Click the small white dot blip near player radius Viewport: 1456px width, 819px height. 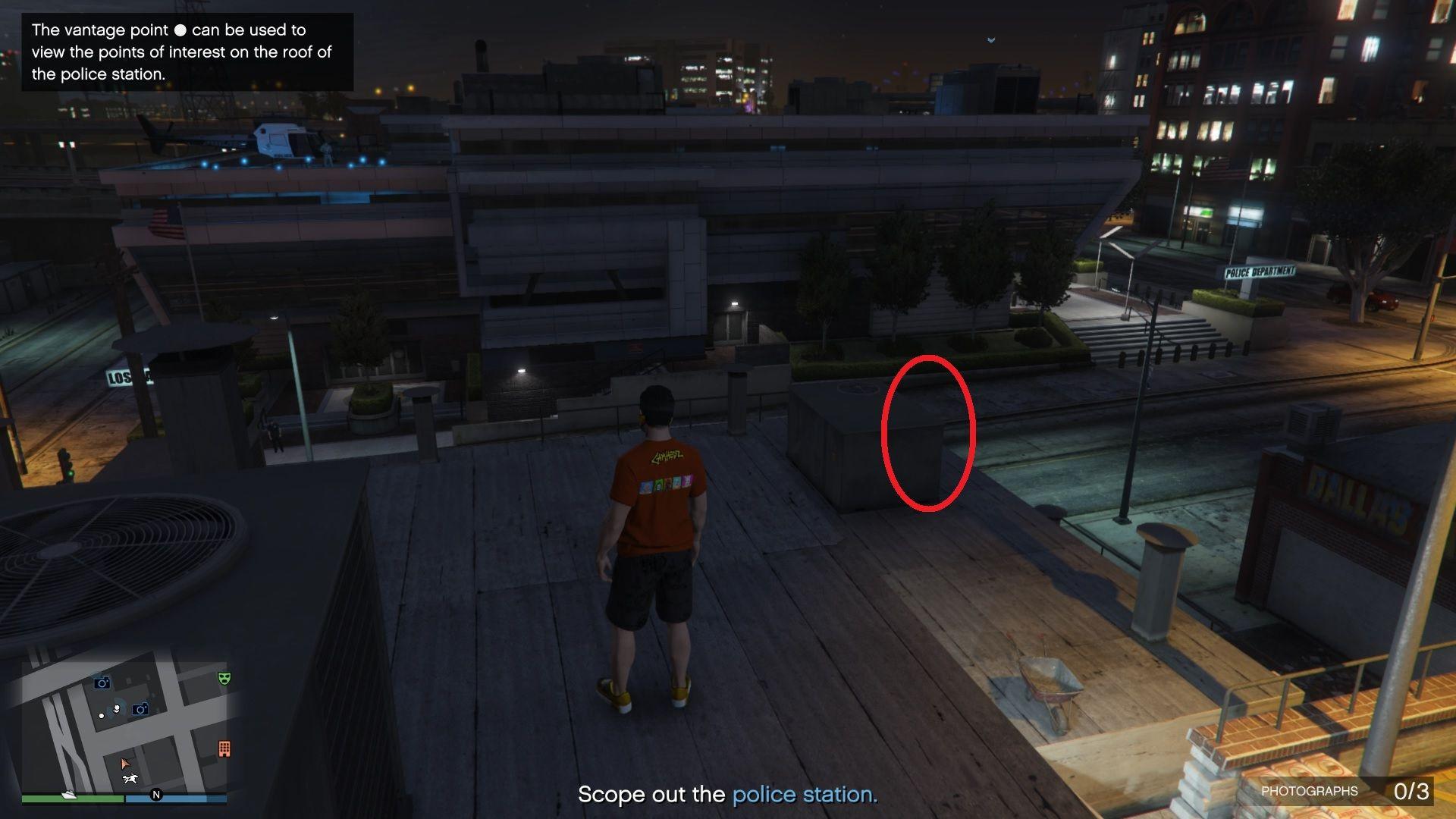(102, 716)
